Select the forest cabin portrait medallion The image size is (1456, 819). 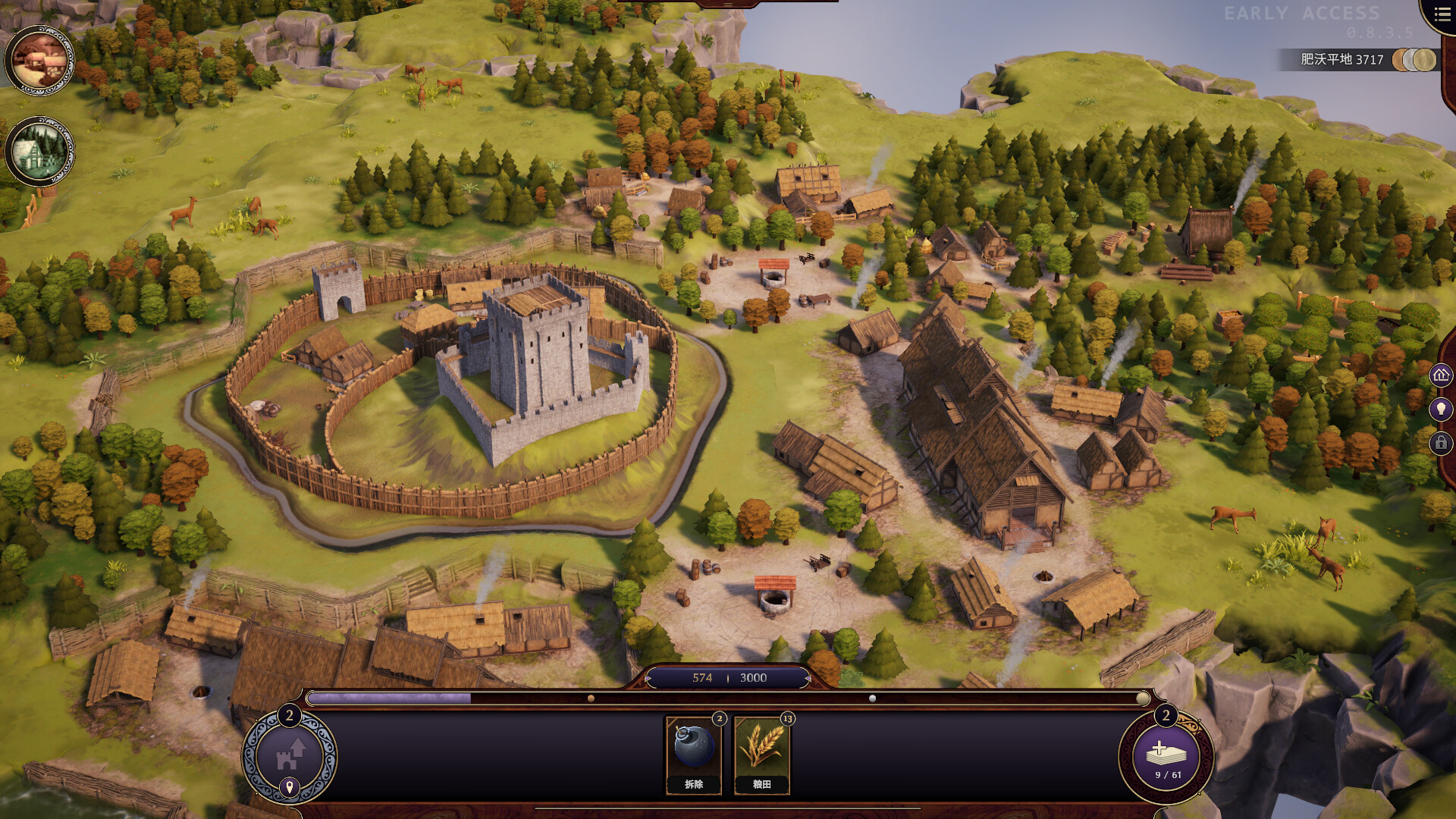[39, 152]
